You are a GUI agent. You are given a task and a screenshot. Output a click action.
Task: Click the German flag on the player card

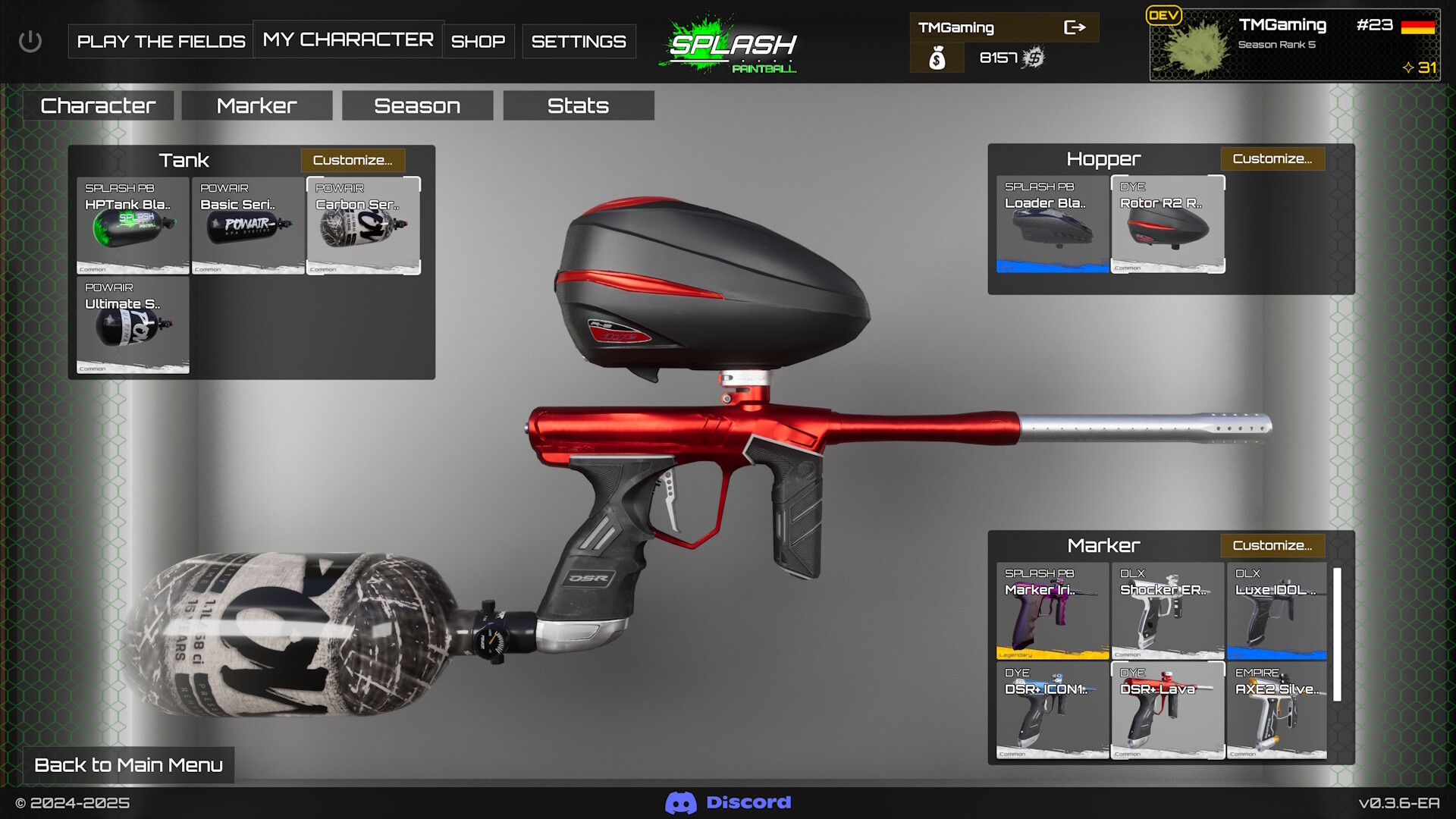click(x=1424, y=25)
